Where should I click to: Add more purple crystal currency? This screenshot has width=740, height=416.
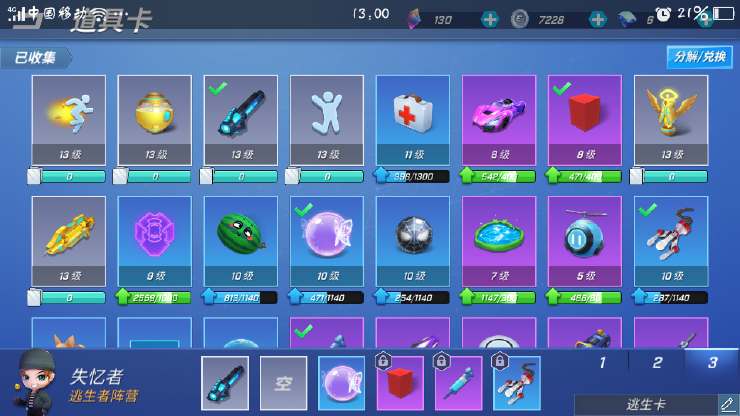(489, 19)
